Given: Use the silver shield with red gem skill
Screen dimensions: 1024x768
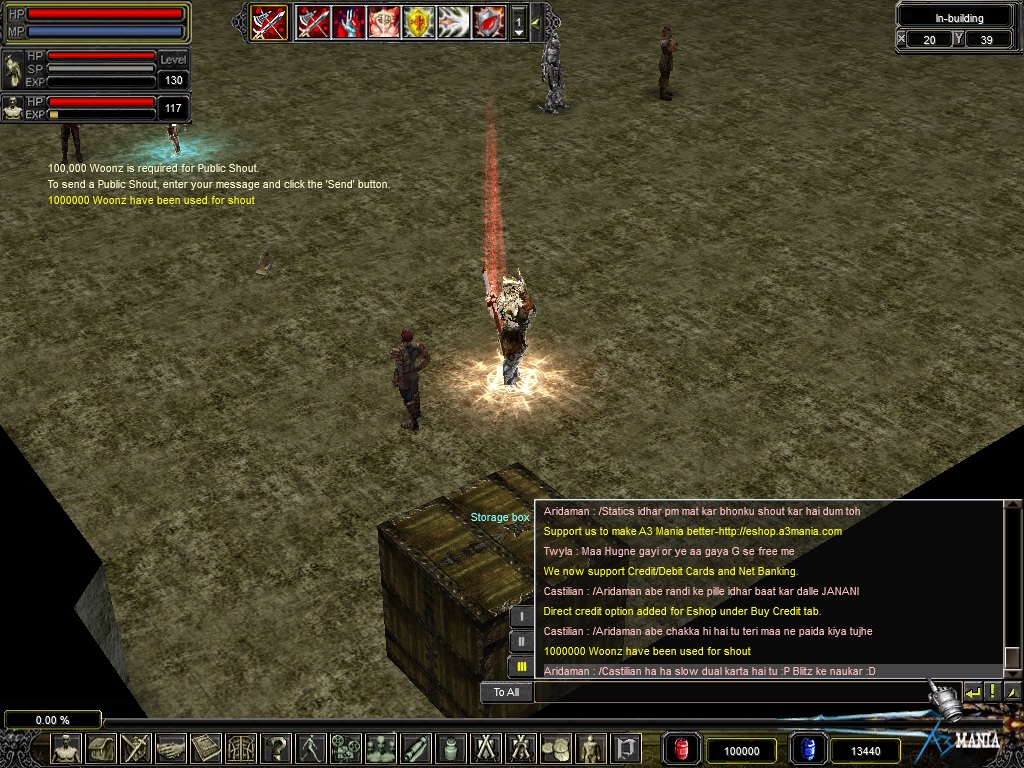Looking at the screenshot, I should pyautogui.click(x=488, y=22).
